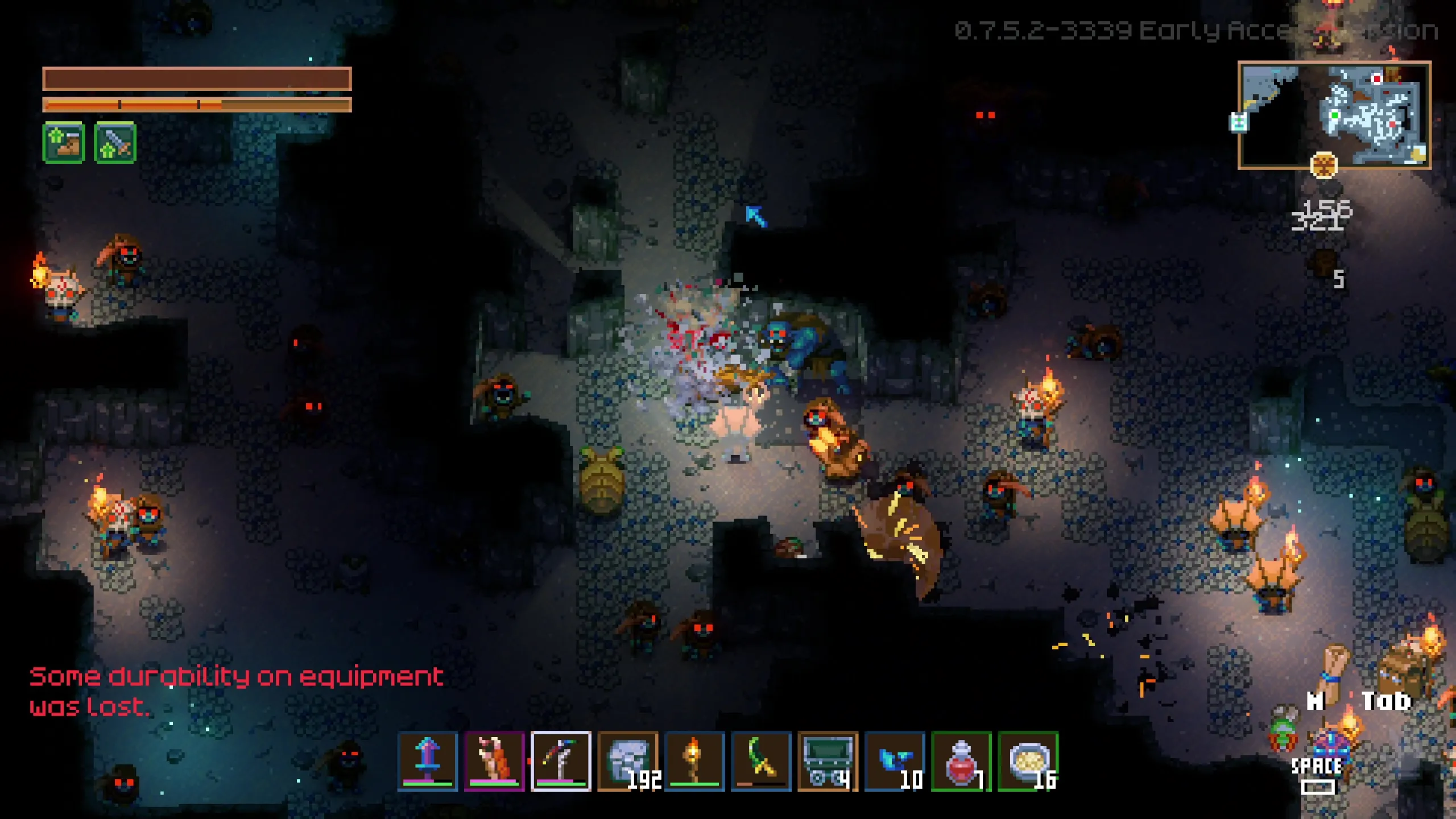Select the orange larva item hotbar slot
Image resolution: width=1456 pixels, height=819 pixels.
(494, 761)
